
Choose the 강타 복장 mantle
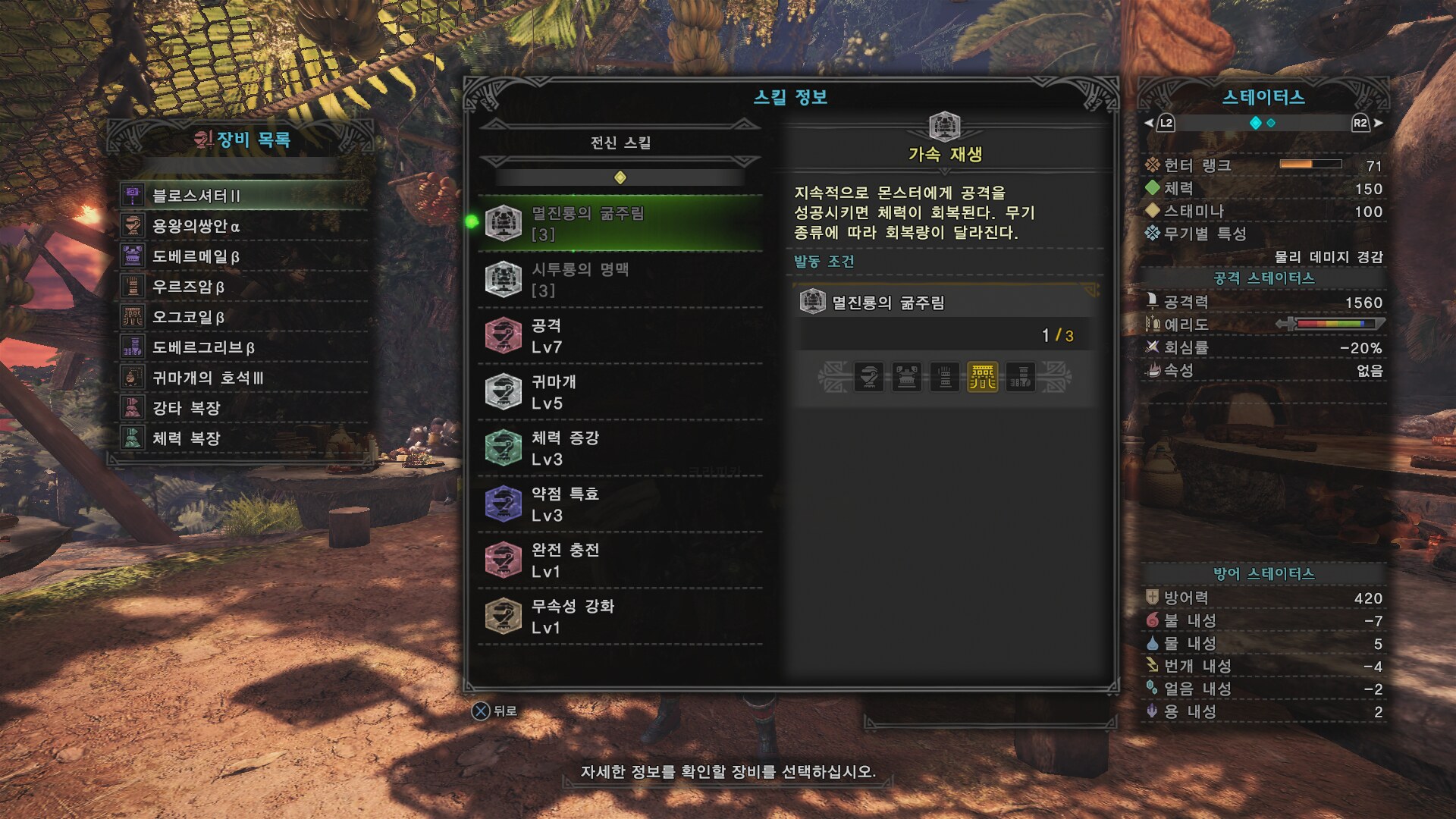click(243, 408)
